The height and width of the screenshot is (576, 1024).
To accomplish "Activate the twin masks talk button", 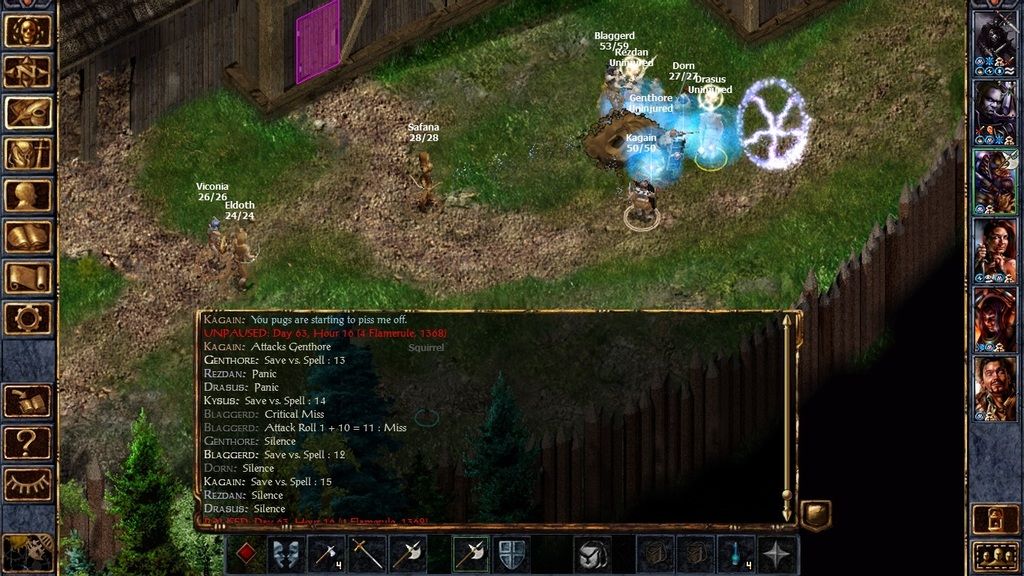I will pyautogui.click(x=286, y=553).
